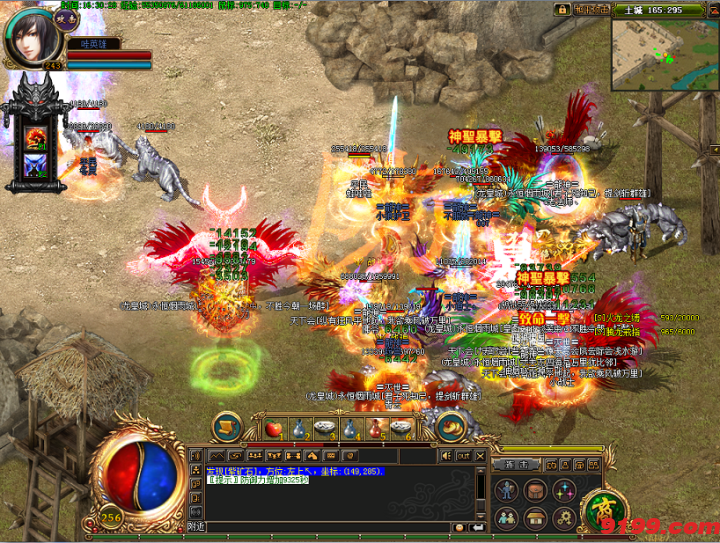
Task: Use the red apple in hotbar slot 1
Action: click(276, 429)
